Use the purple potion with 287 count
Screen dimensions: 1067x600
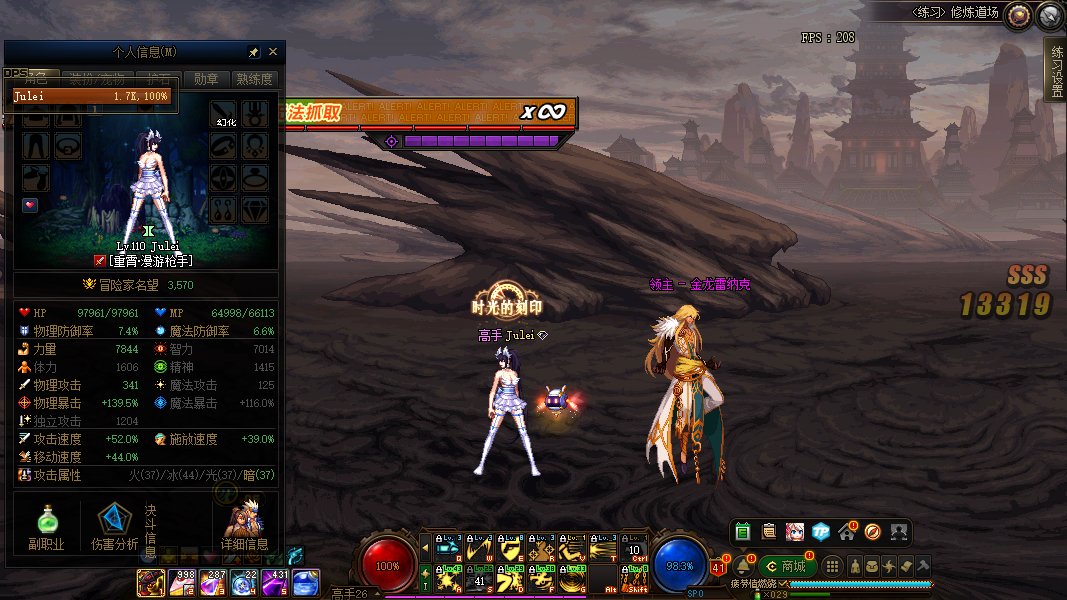point(214,582)
